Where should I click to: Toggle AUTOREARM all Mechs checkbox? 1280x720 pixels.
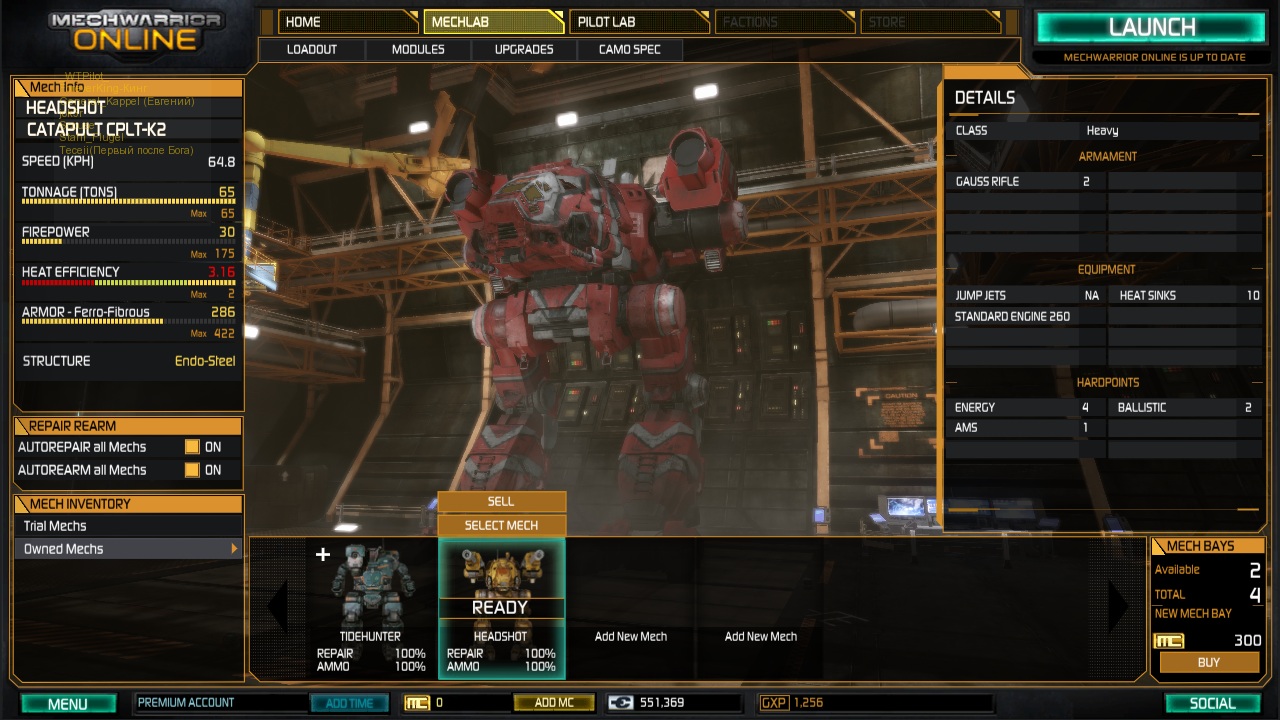tap(192, 470)
